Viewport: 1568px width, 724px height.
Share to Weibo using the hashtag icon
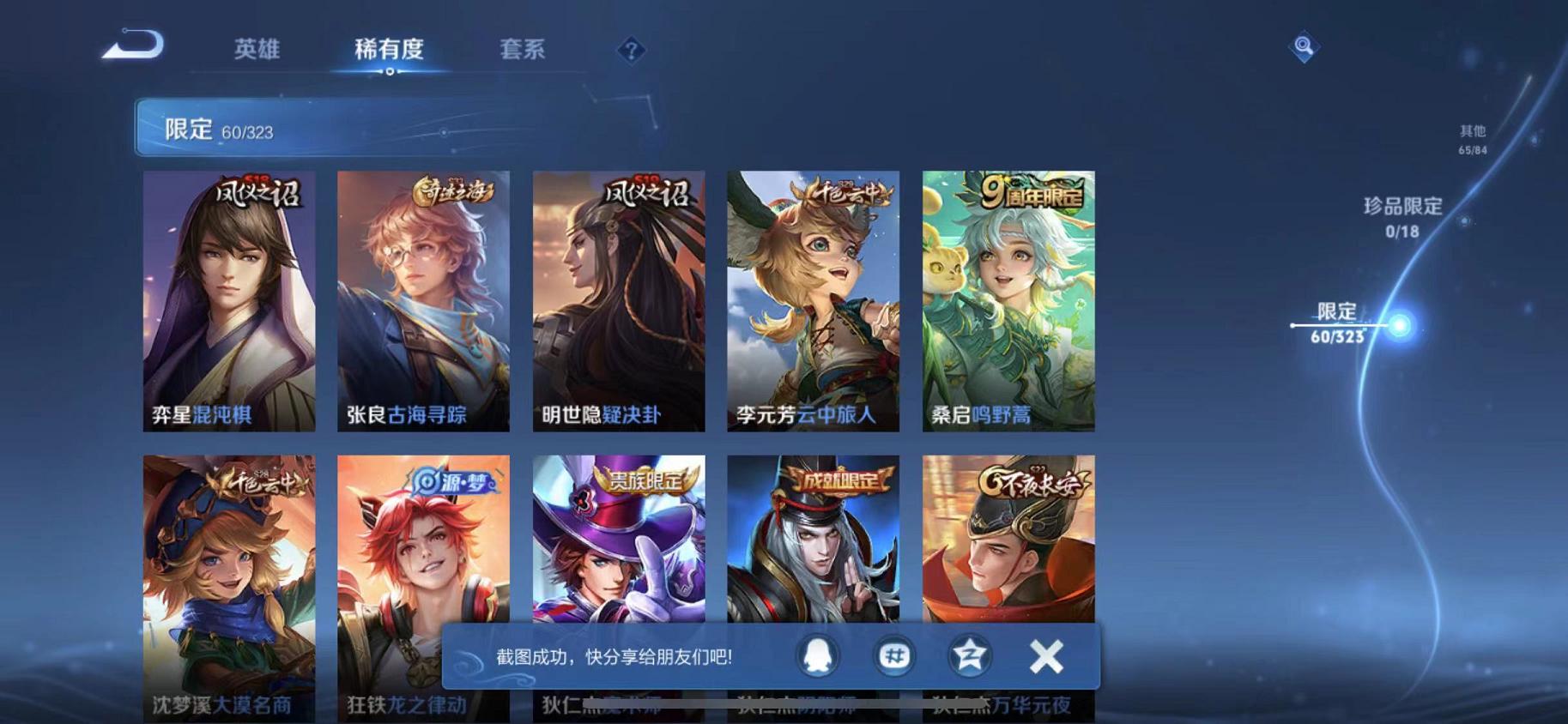tap(894, 655)
